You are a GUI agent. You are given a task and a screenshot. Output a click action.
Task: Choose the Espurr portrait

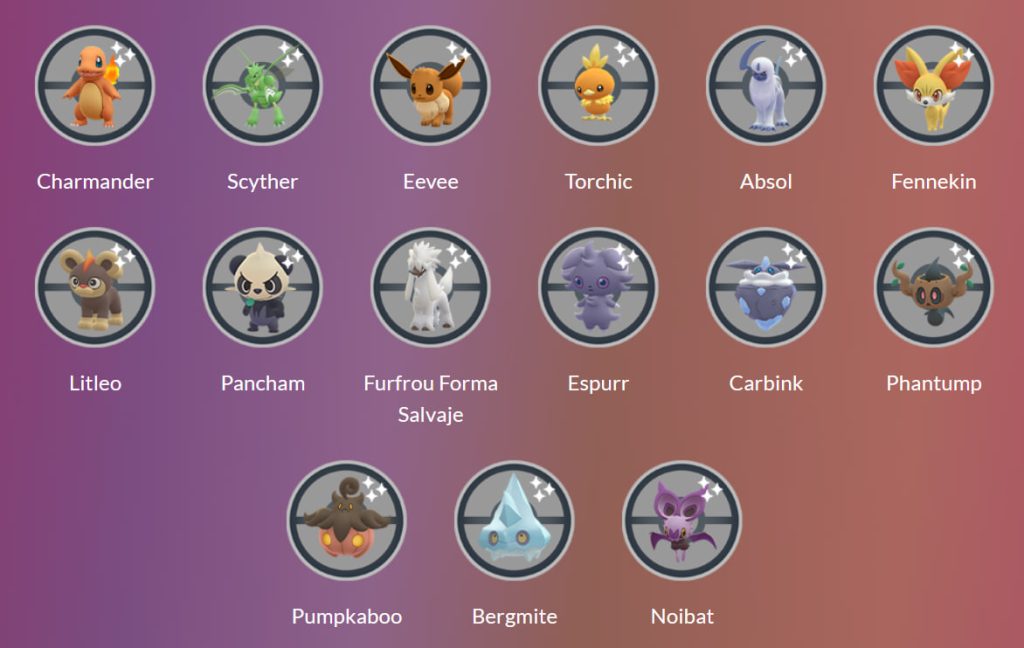click(598, 288)
